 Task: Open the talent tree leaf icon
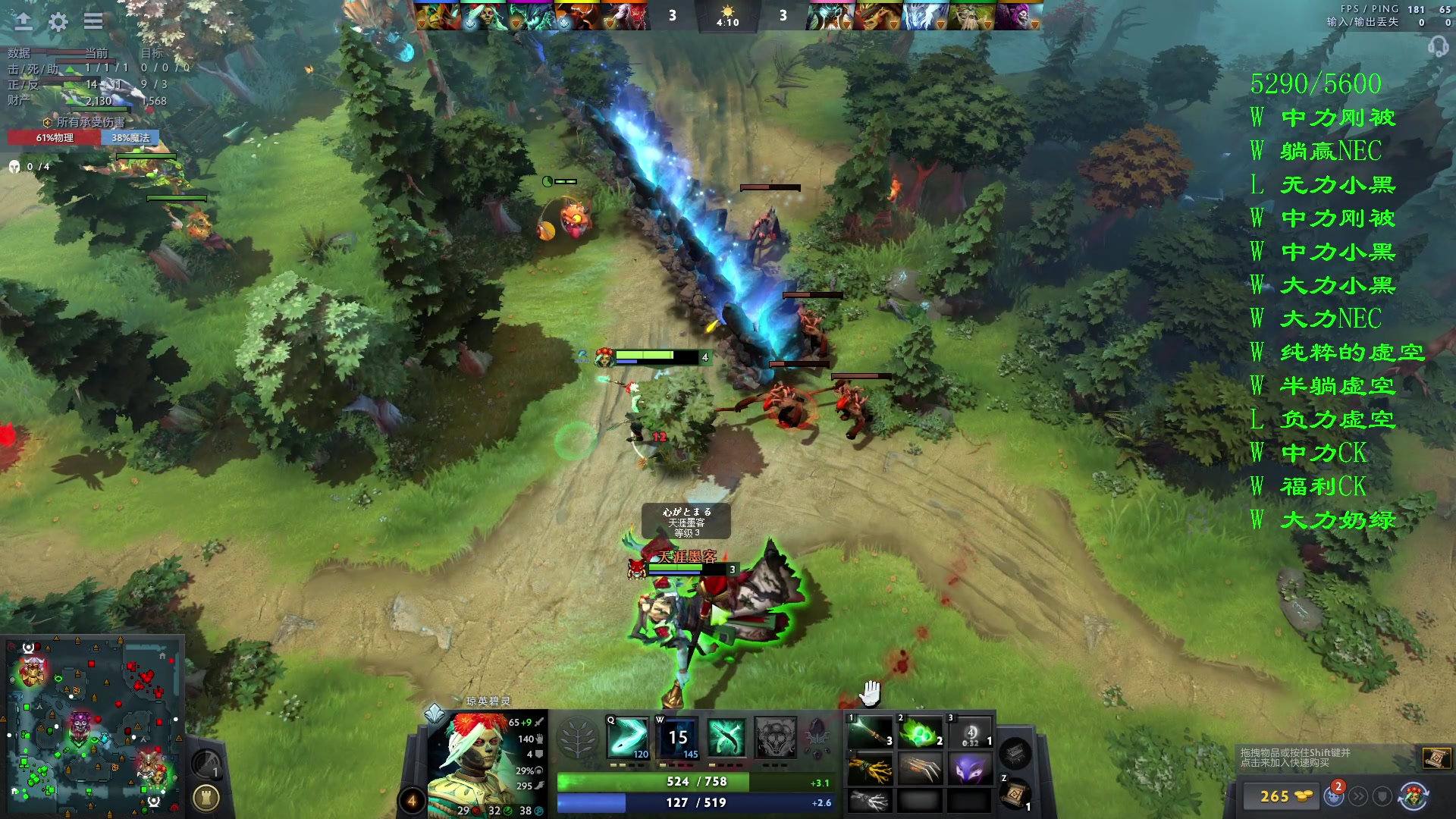(578, 738)
